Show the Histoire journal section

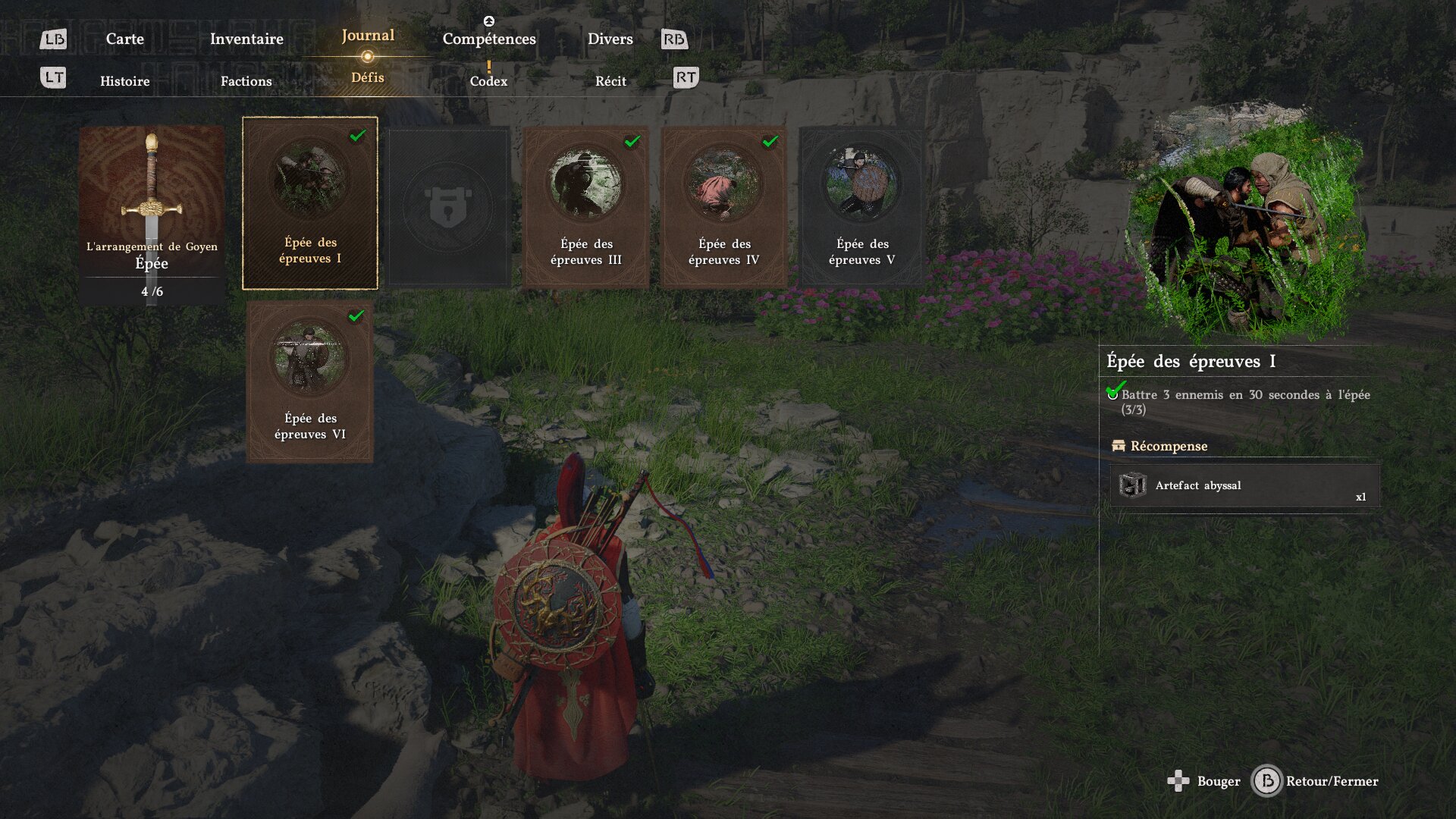[125, 81]
